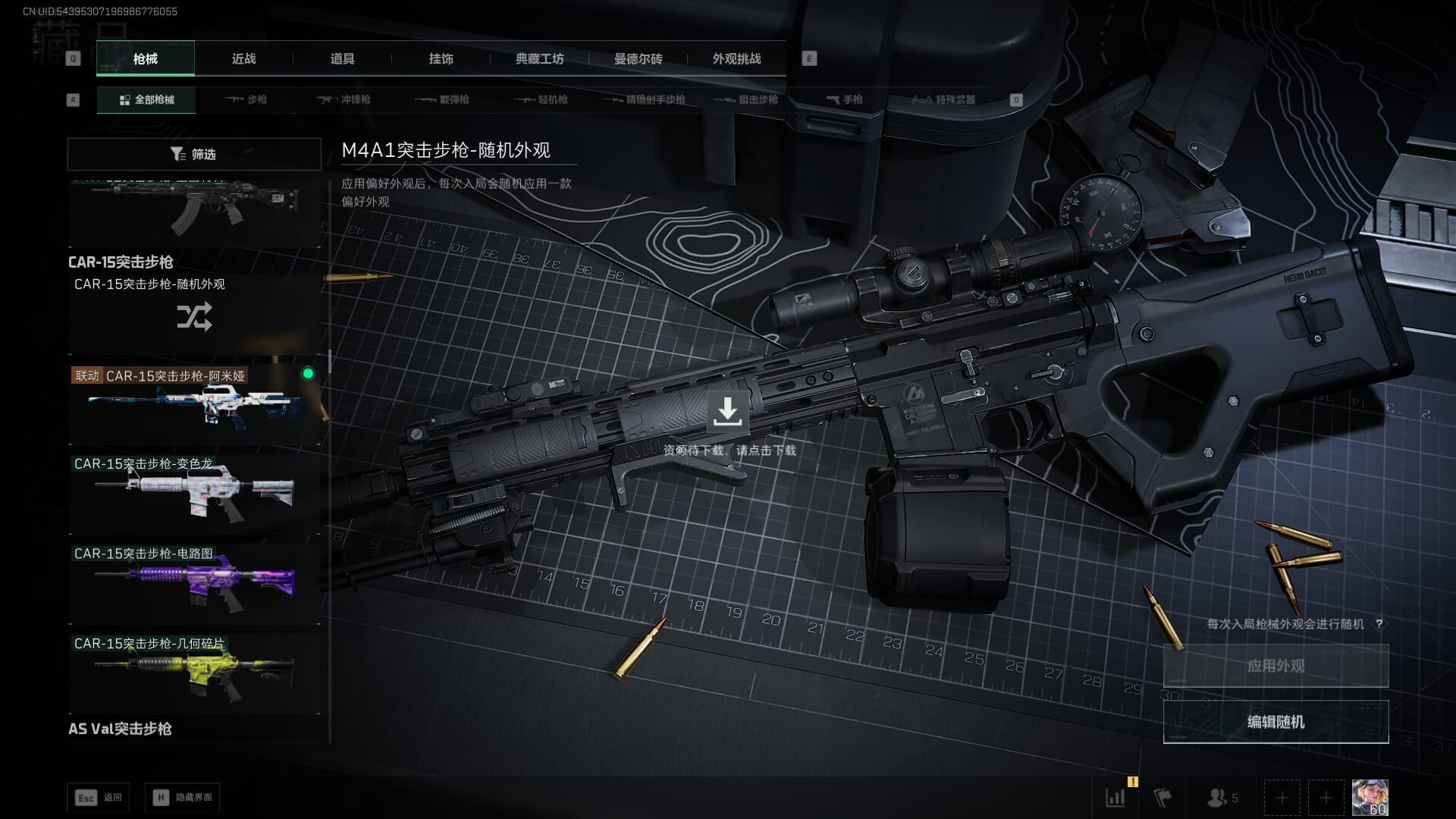Open the 筛选 filter button
Screen dimensions: 1456x819
(194, 154)
